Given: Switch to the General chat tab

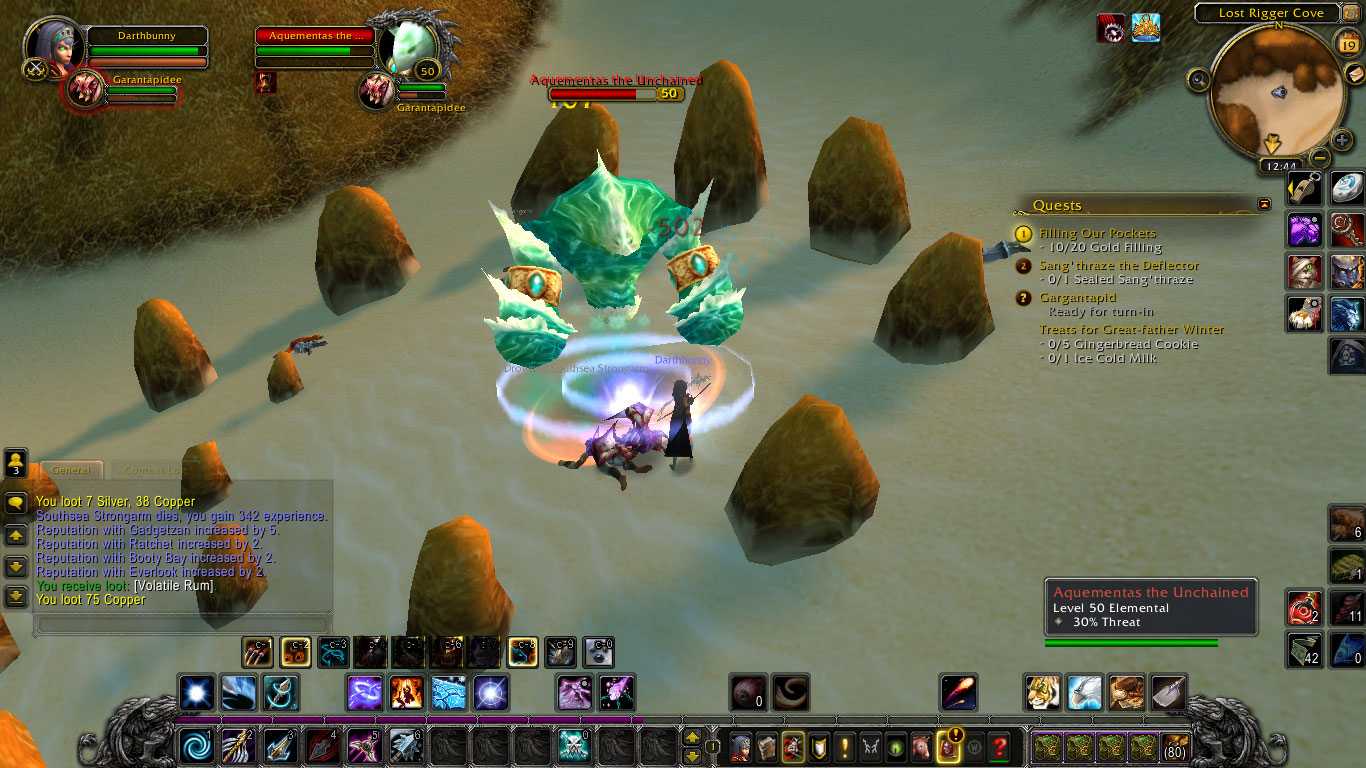Looking at the screenshot, I should pos(71,470).
